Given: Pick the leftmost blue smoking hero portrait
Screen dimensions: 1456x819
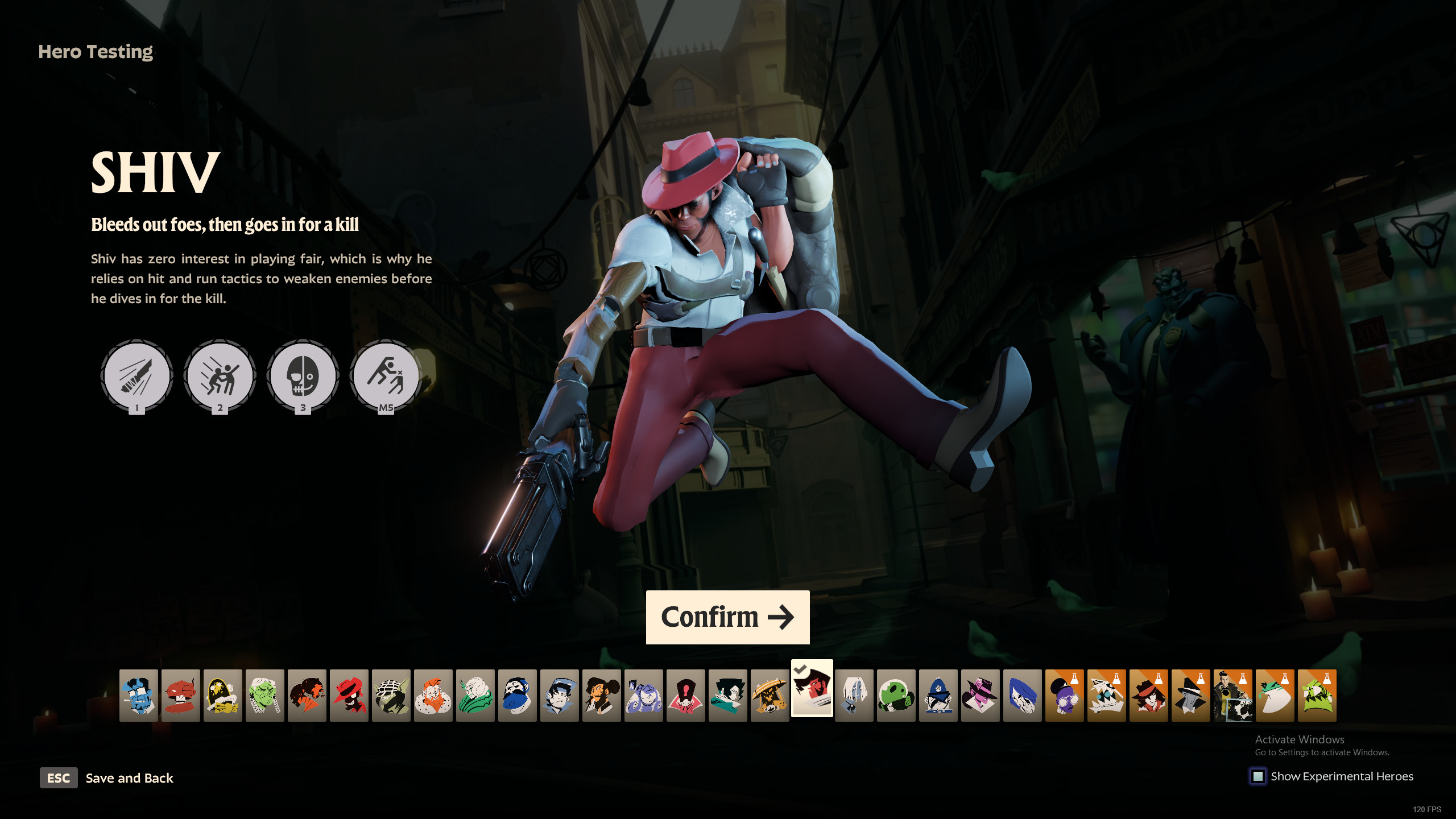Looking at the screenshot, I should coord(139,693).
